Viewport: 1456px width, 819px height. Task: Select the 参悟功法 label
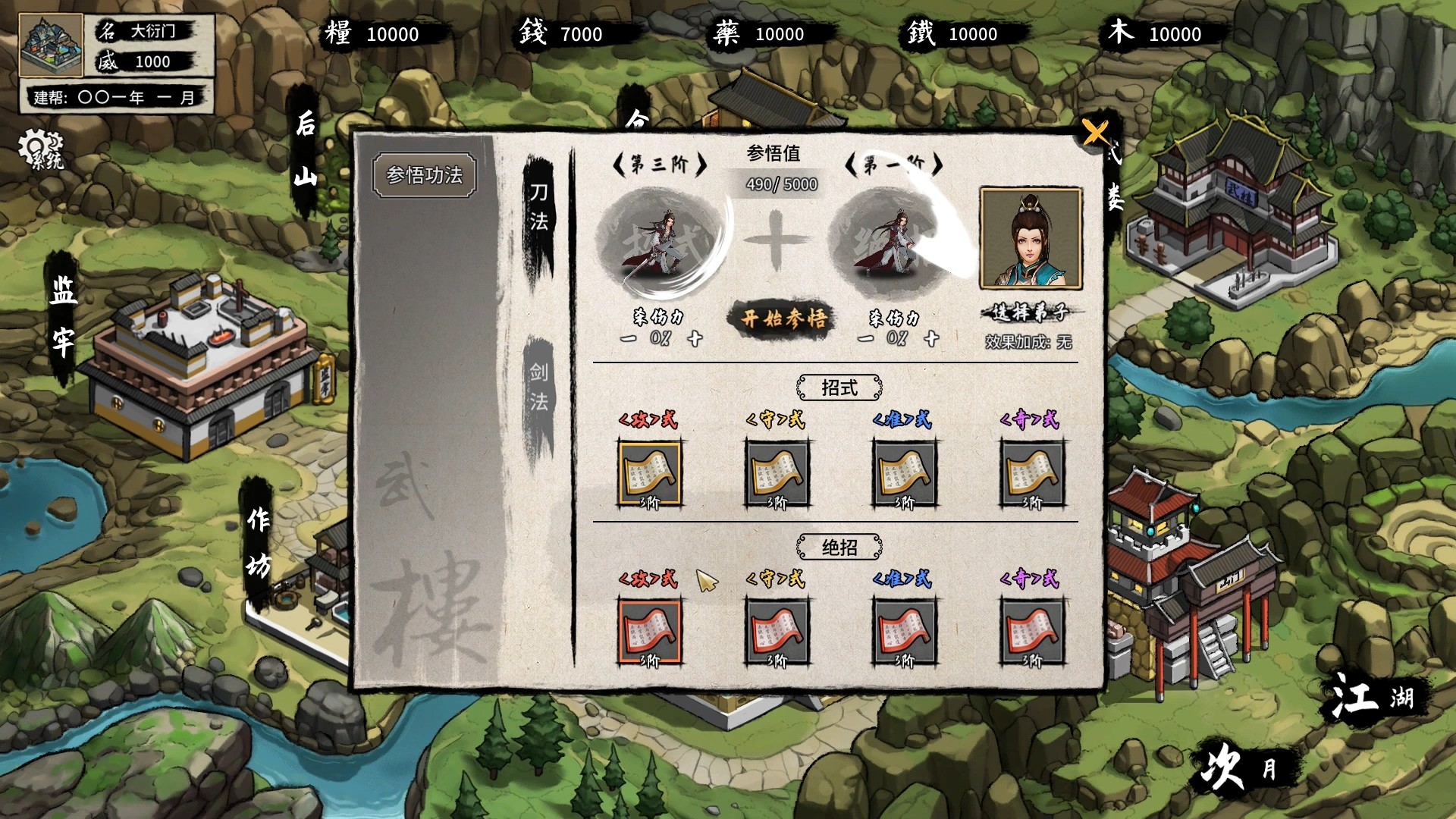[423, 173]
